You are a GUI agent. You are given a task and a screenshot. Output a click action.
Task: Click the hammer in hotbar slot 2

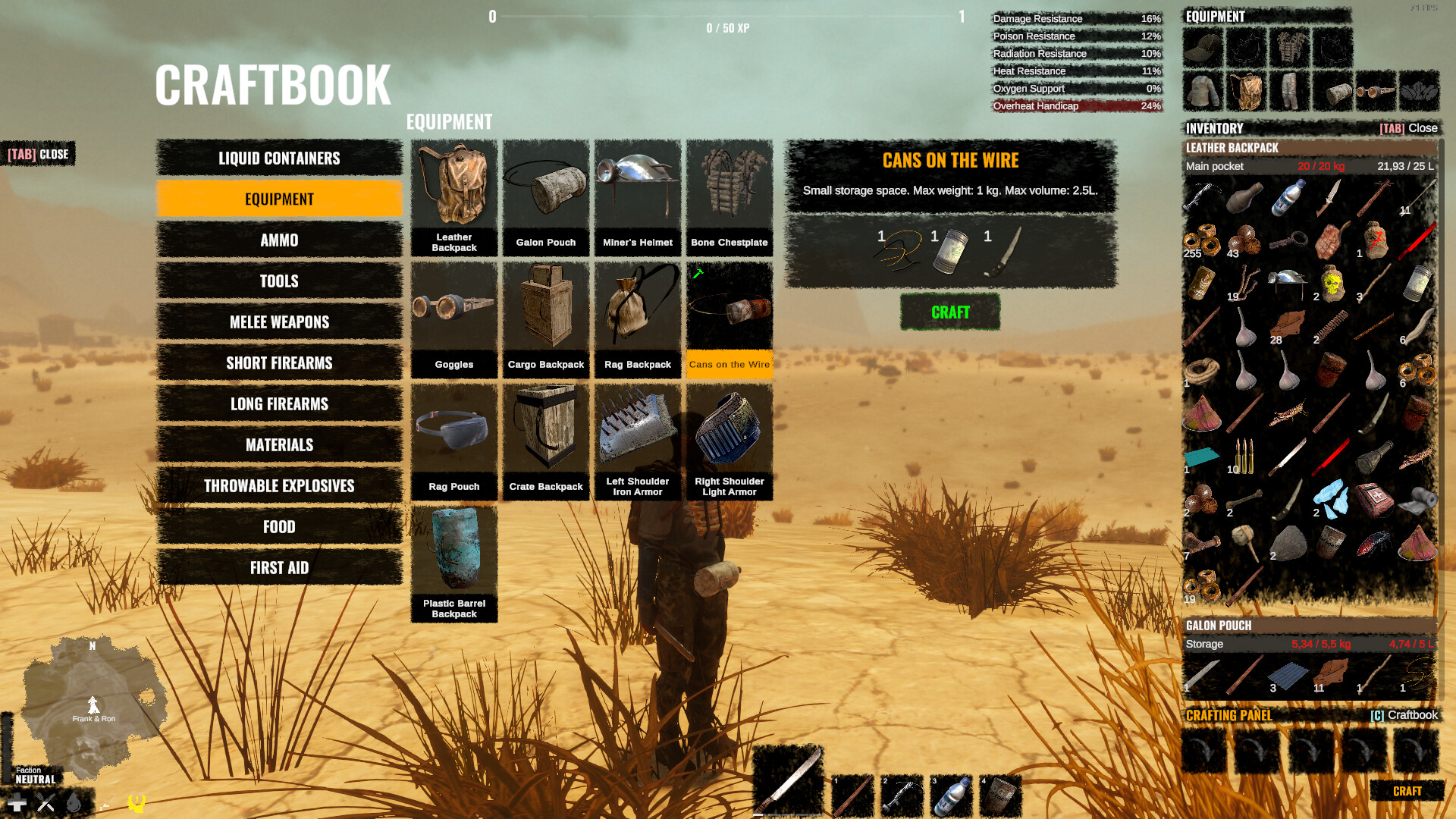[x=902, y=795]
